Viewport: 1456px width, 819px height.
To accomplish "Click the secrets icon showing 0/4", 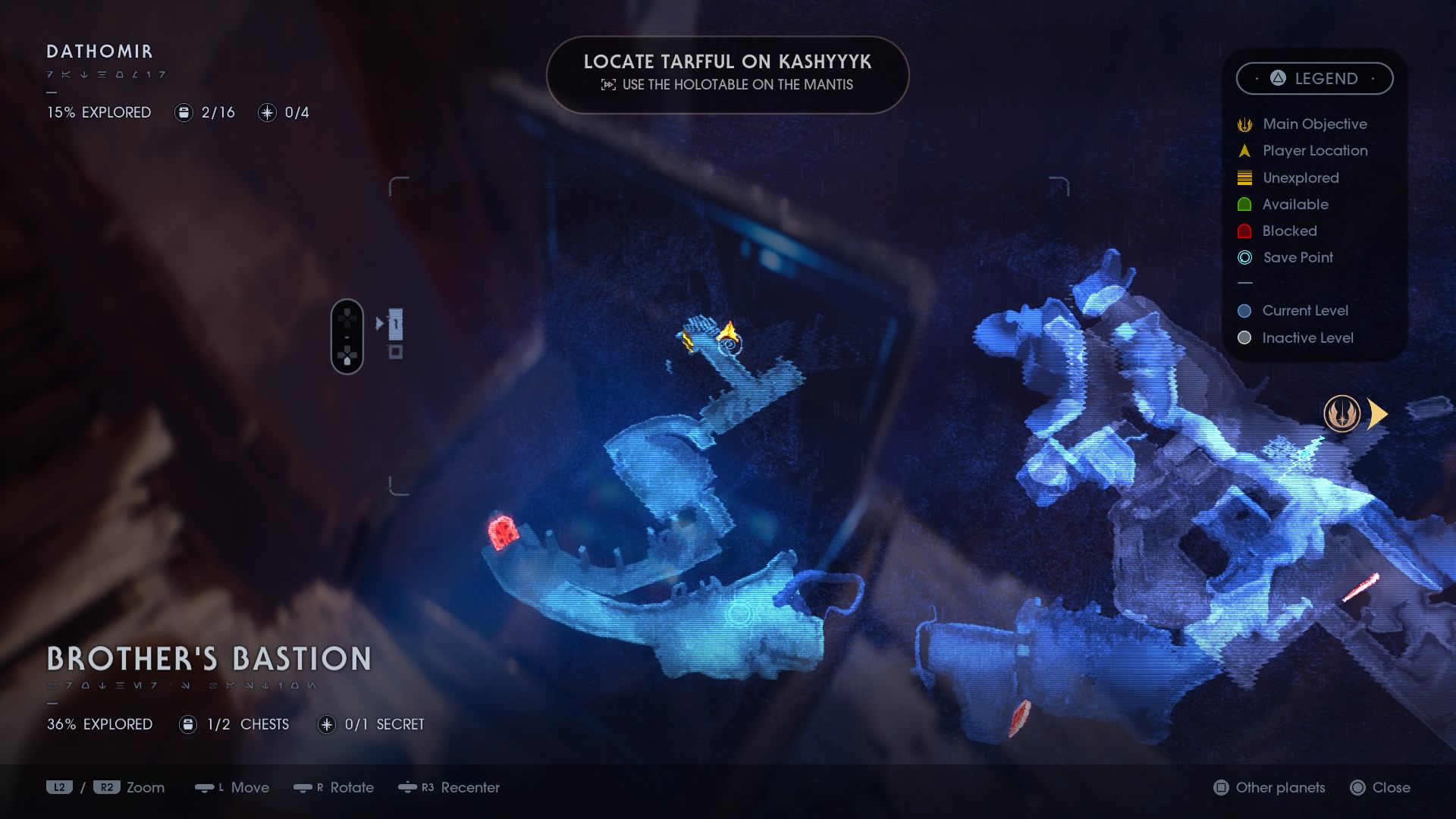I will pos(267,112).
